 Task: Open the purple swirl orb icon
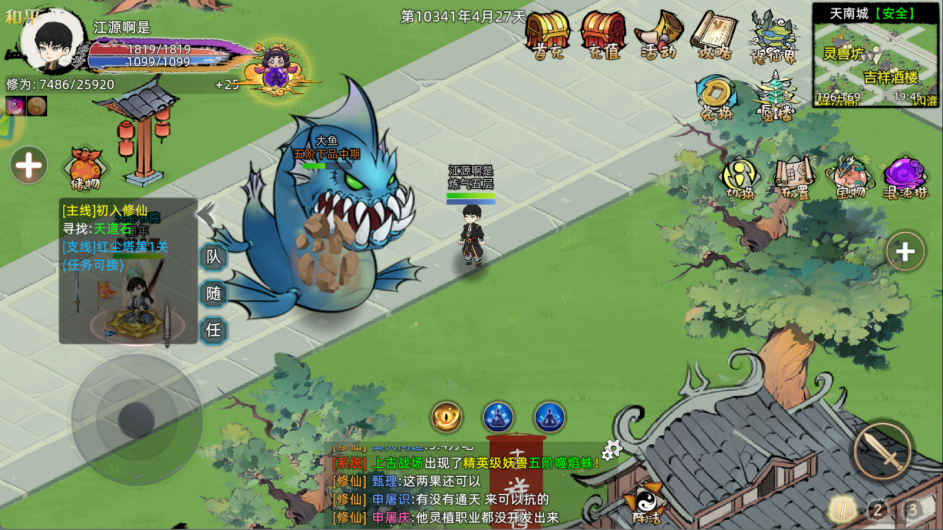pos(905,177)
